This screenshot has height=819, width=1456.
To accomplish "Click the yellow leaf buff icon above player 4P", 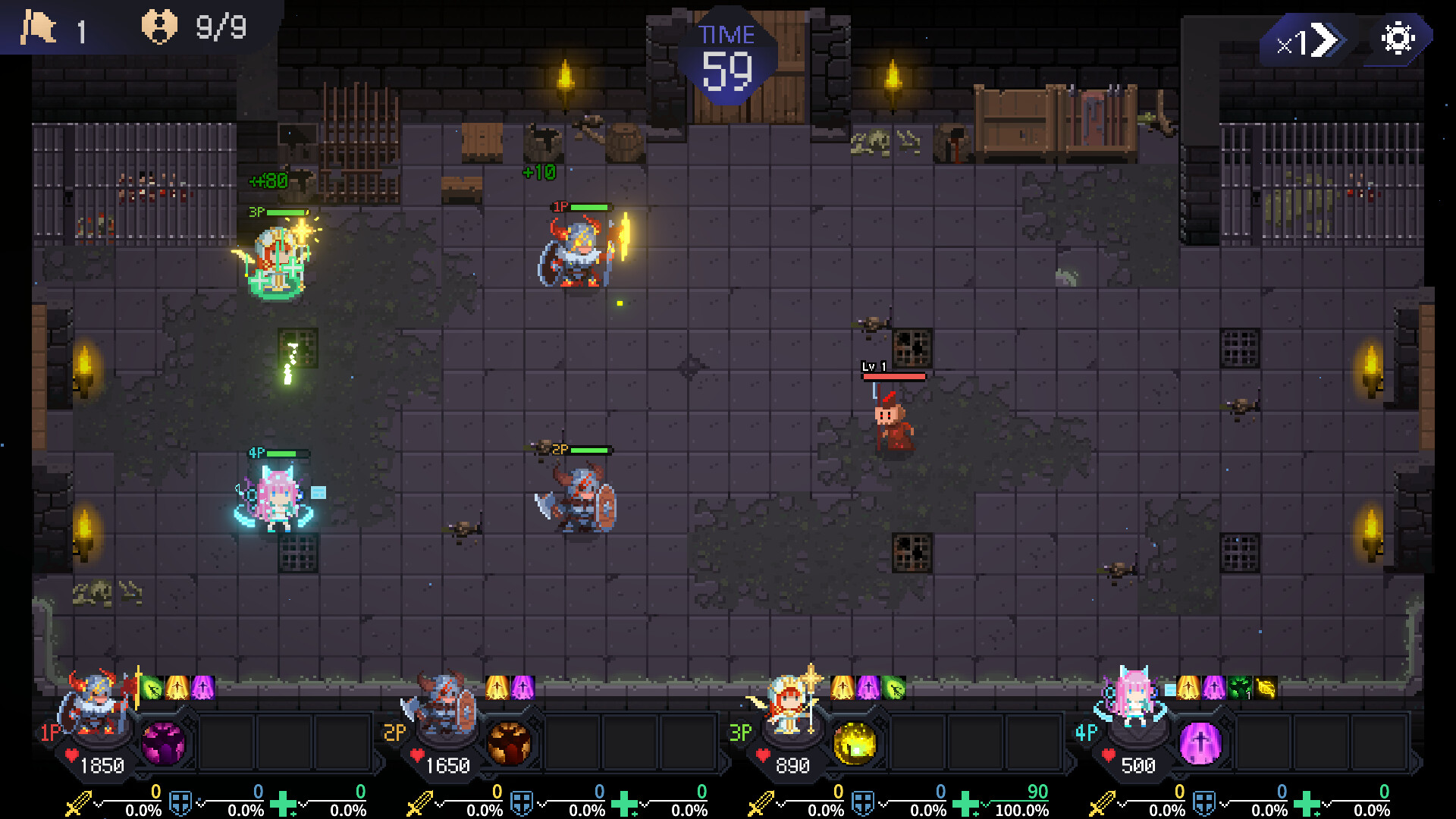I will [1264, 687].
